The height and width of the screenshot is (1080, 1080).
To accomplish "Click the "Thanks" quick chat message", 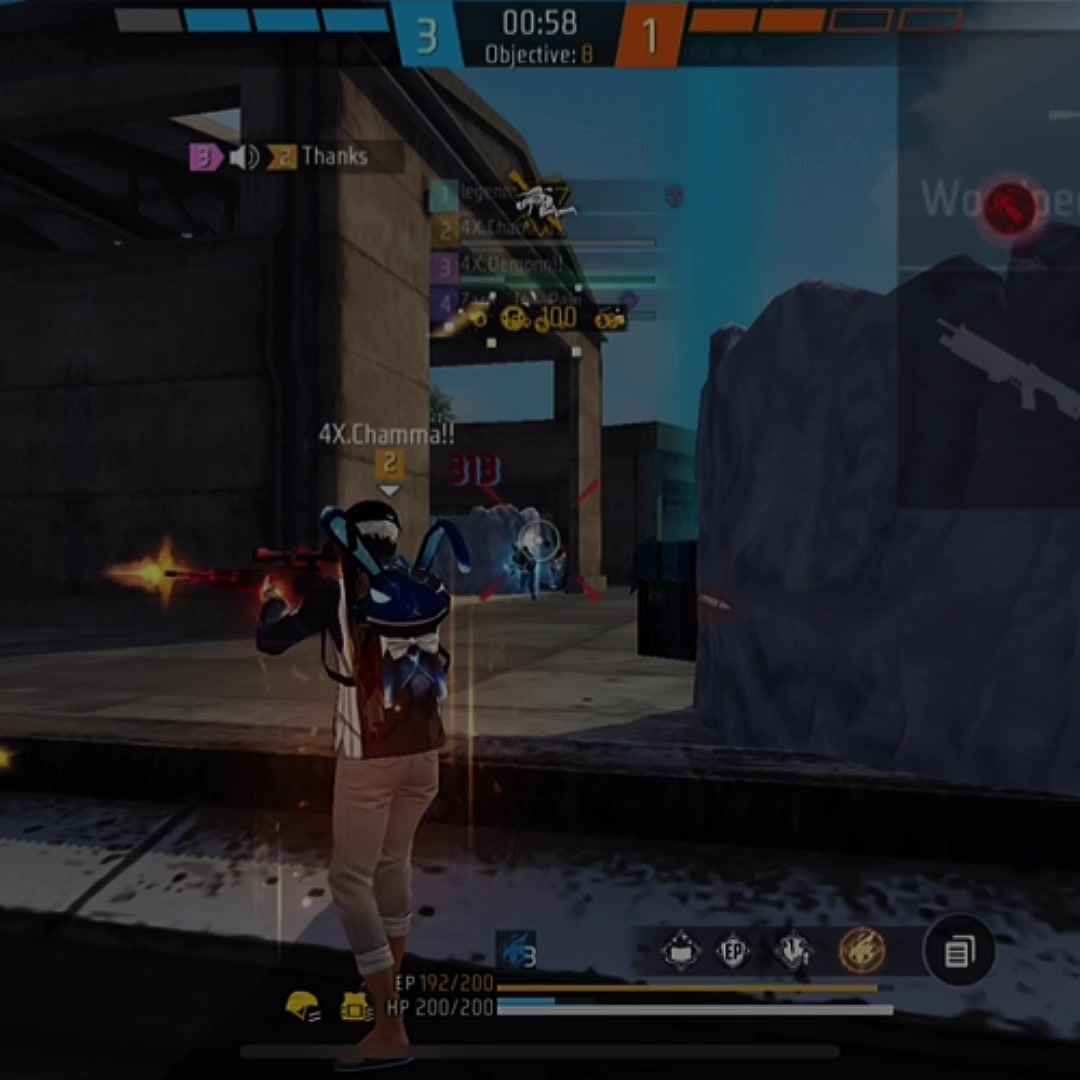I will pyautogui.click(x=334, y=157).
